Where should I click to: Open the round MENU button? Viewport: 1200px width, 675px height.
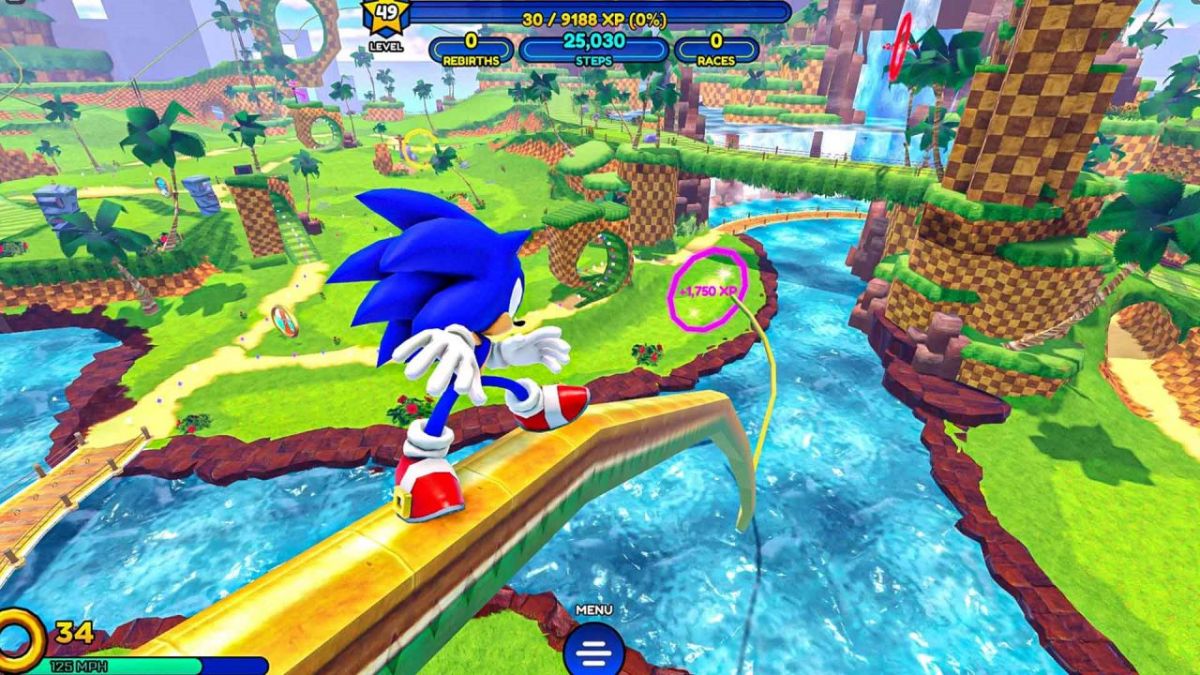(594, 650)
